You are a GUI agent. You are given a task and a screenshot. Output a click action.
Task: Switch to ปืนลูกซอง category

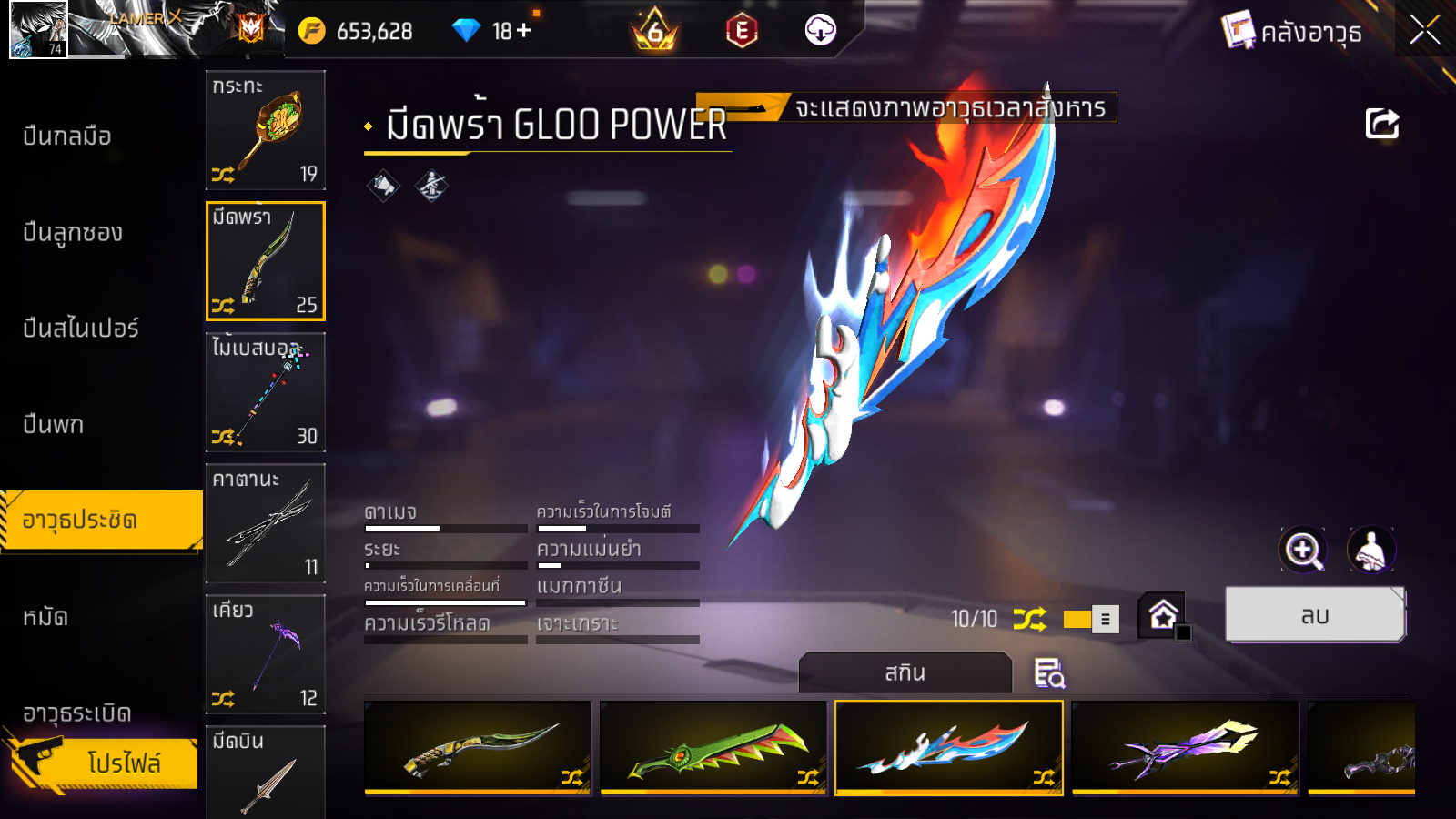click(73, 233)
